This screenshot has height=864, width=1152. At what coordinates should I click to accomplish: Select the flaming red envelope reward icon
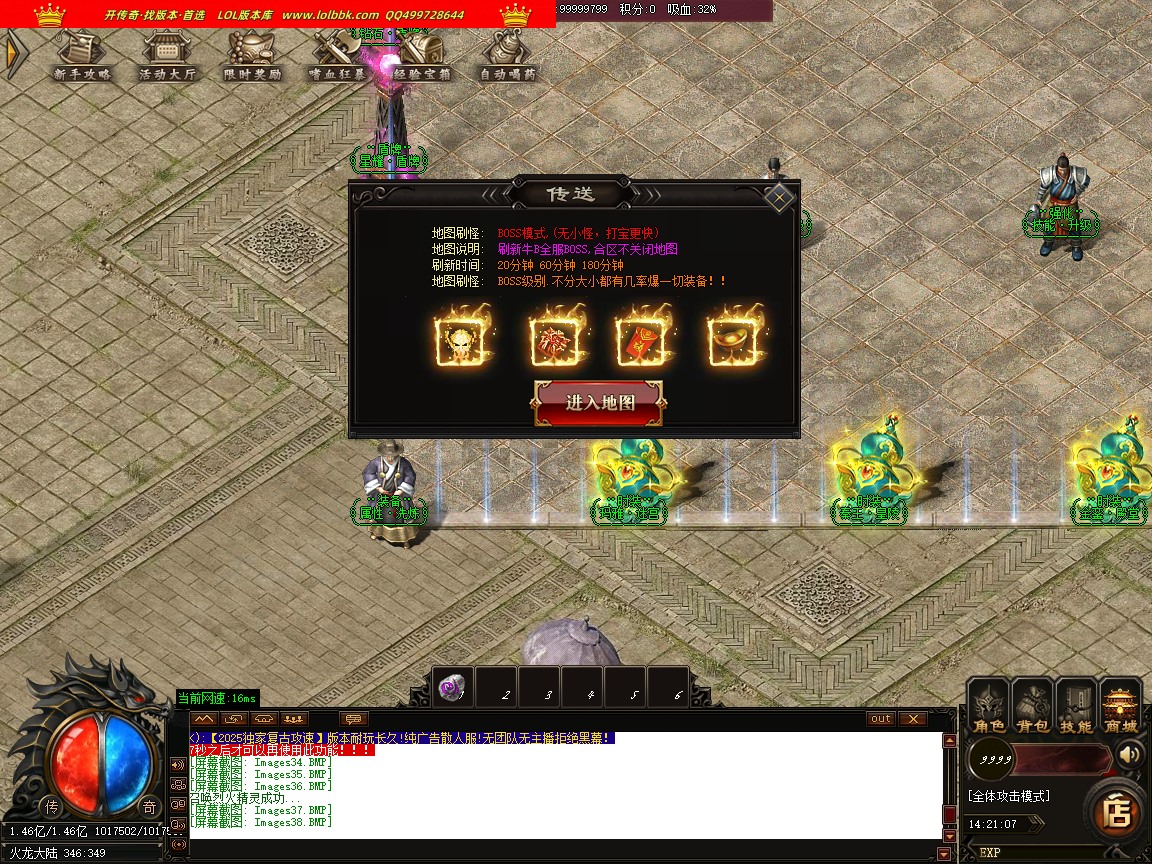[x=643, y=340]
